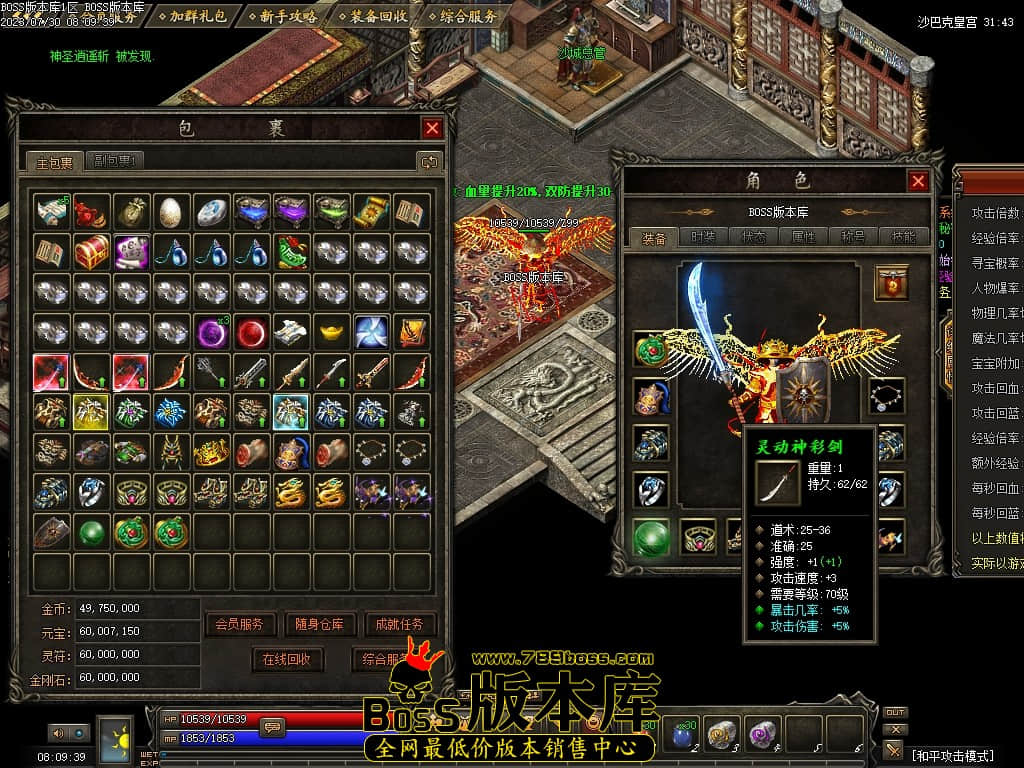Open the 时装 tab in character panel

(x=702, y=237)
